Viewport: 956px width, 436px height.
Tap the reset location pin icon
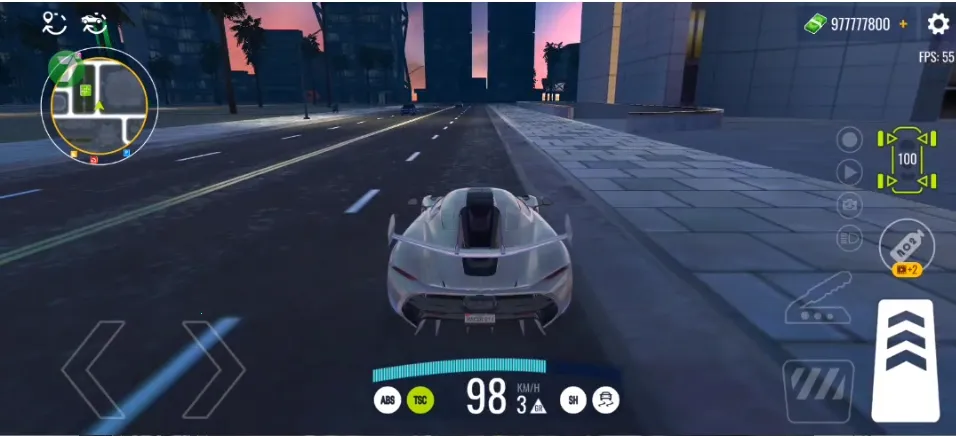(54, 24)
